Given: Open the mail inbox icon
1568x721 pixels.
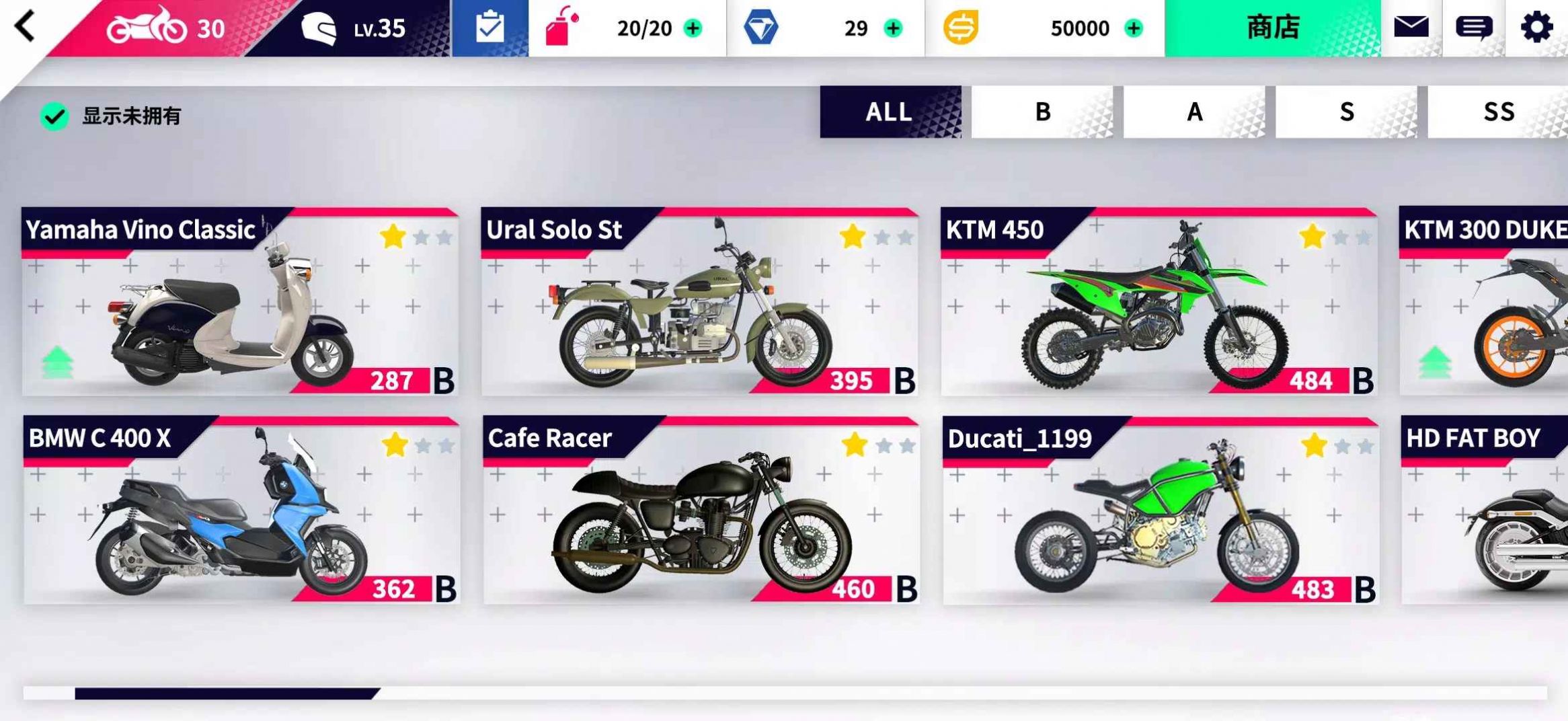Looking at the screenshot, I should (1412, 27).
